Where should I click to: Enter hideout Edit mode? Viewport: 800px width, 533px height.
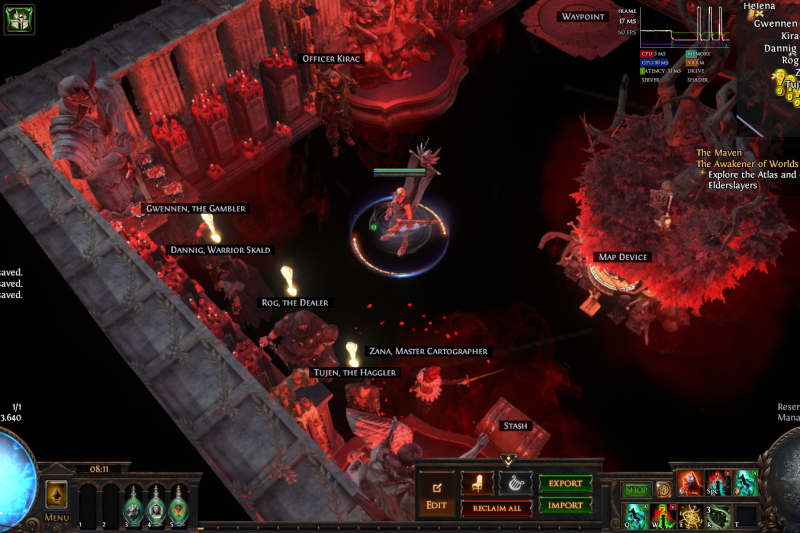point(436,495)
